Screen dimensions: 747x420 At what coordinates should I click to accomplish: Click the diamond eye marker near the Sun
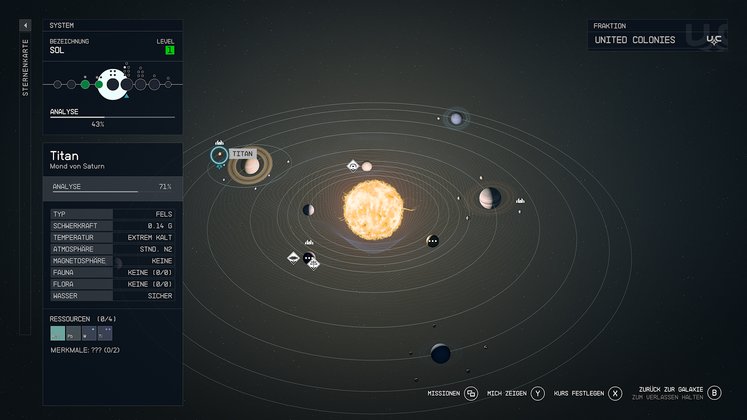pyautogui.click(x=353, y=165)
